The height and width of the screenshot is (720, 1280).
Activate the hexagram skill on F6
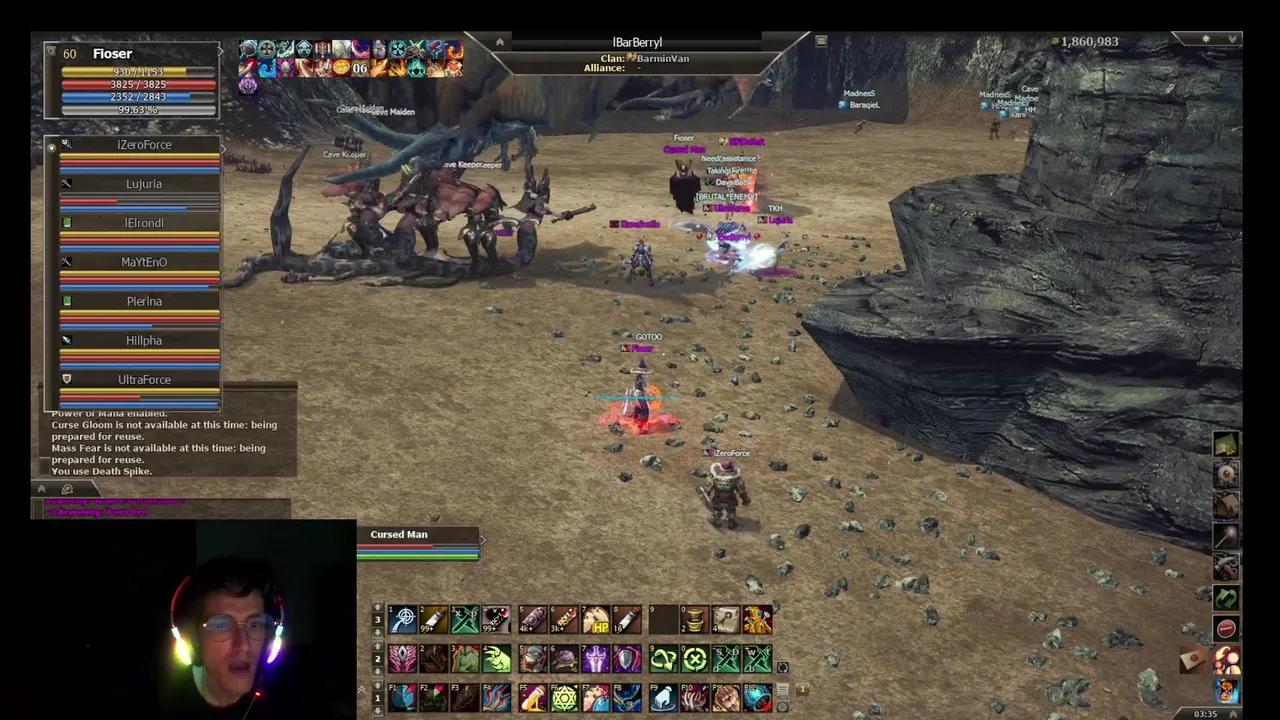pos(563,697)
